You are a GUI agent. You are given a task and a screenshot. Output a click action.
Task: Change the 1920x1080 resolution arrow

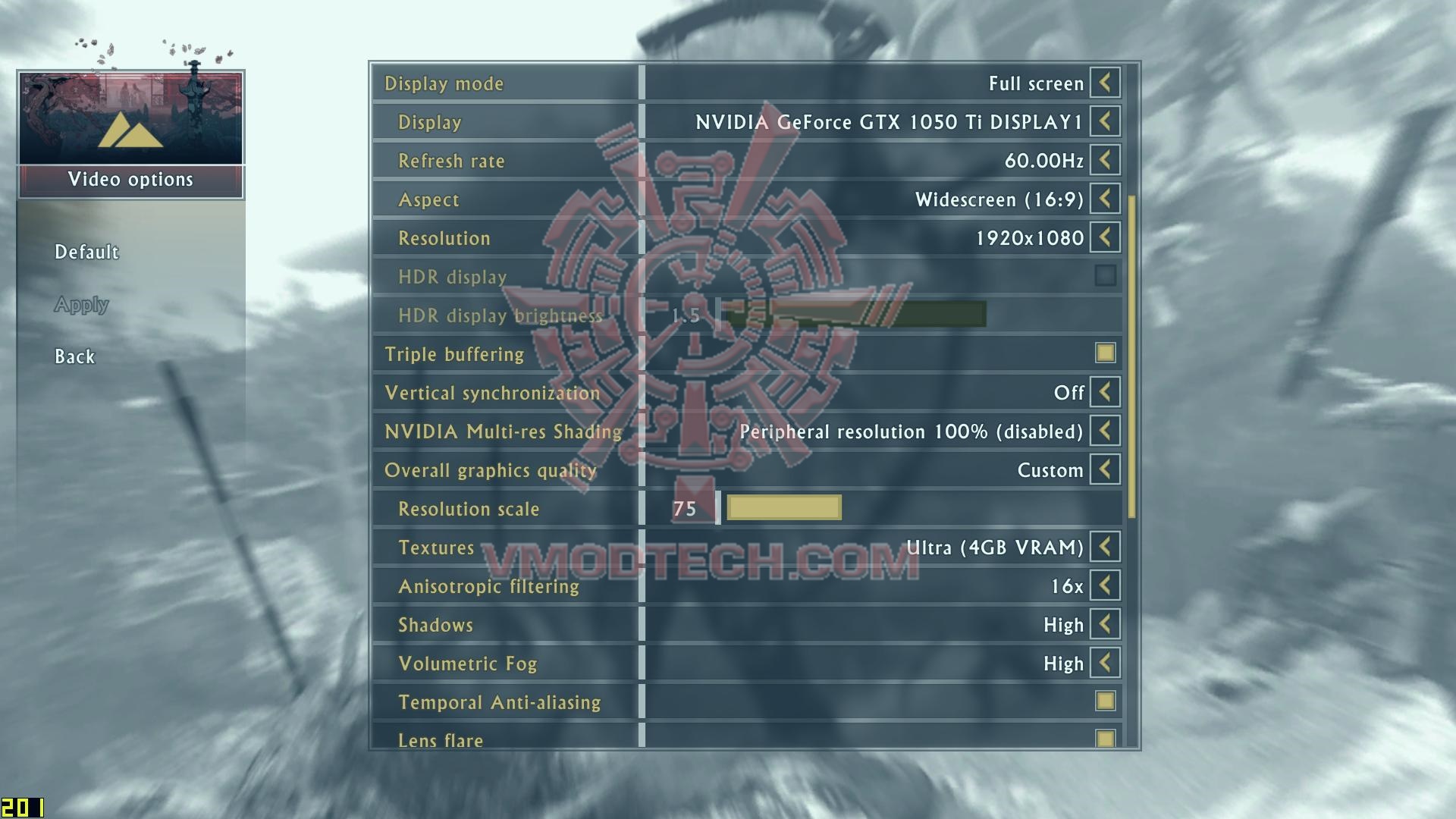(x=1105, y=237)
